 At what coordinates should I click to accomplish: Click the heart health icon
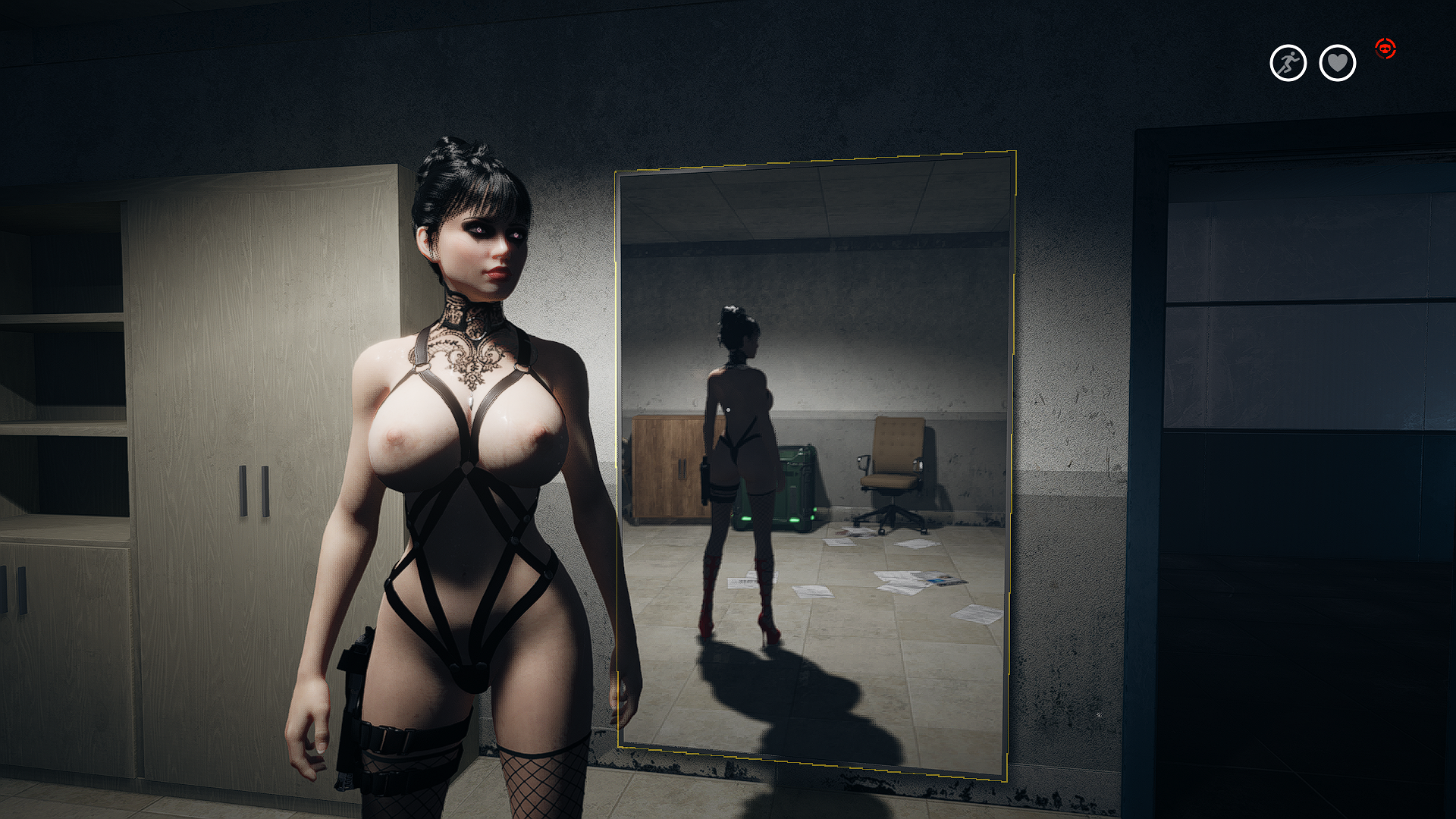(x=1337, y=63)
